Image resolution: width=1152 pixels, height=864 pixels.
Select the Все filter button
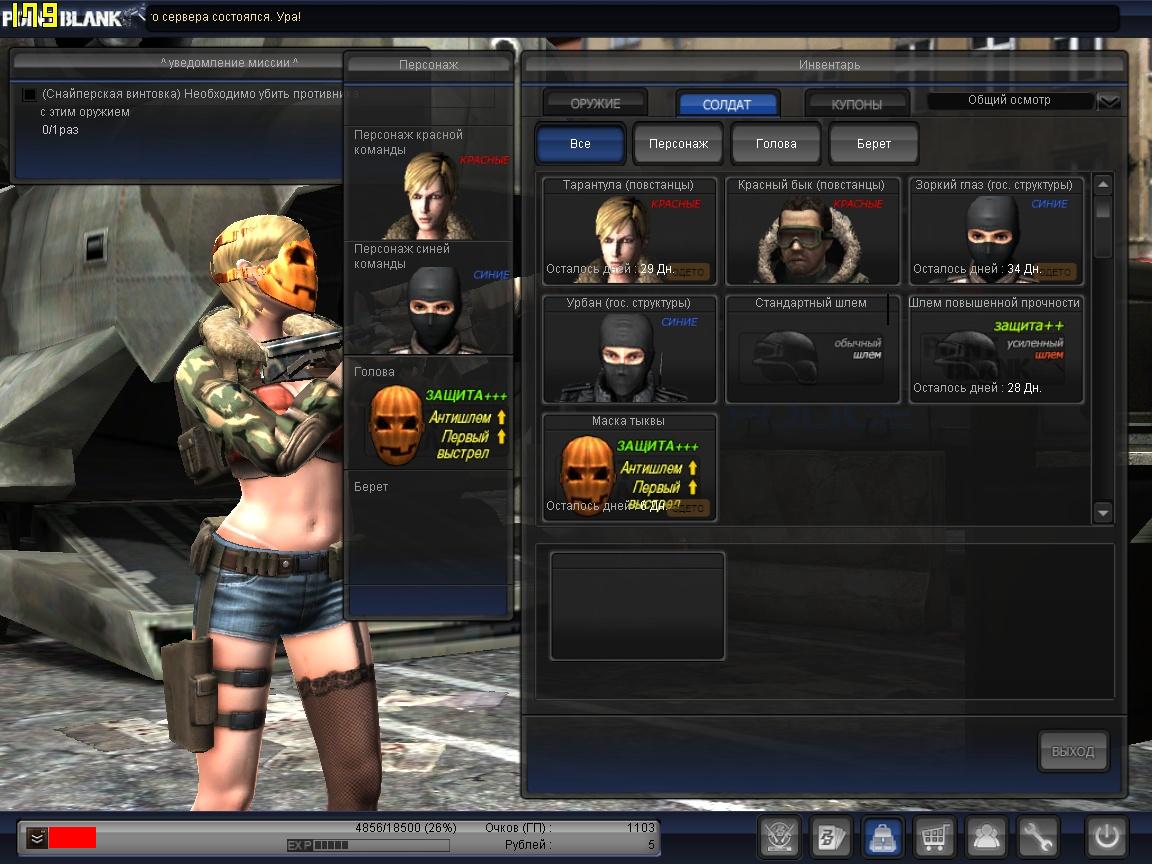[x=580, y=144]
